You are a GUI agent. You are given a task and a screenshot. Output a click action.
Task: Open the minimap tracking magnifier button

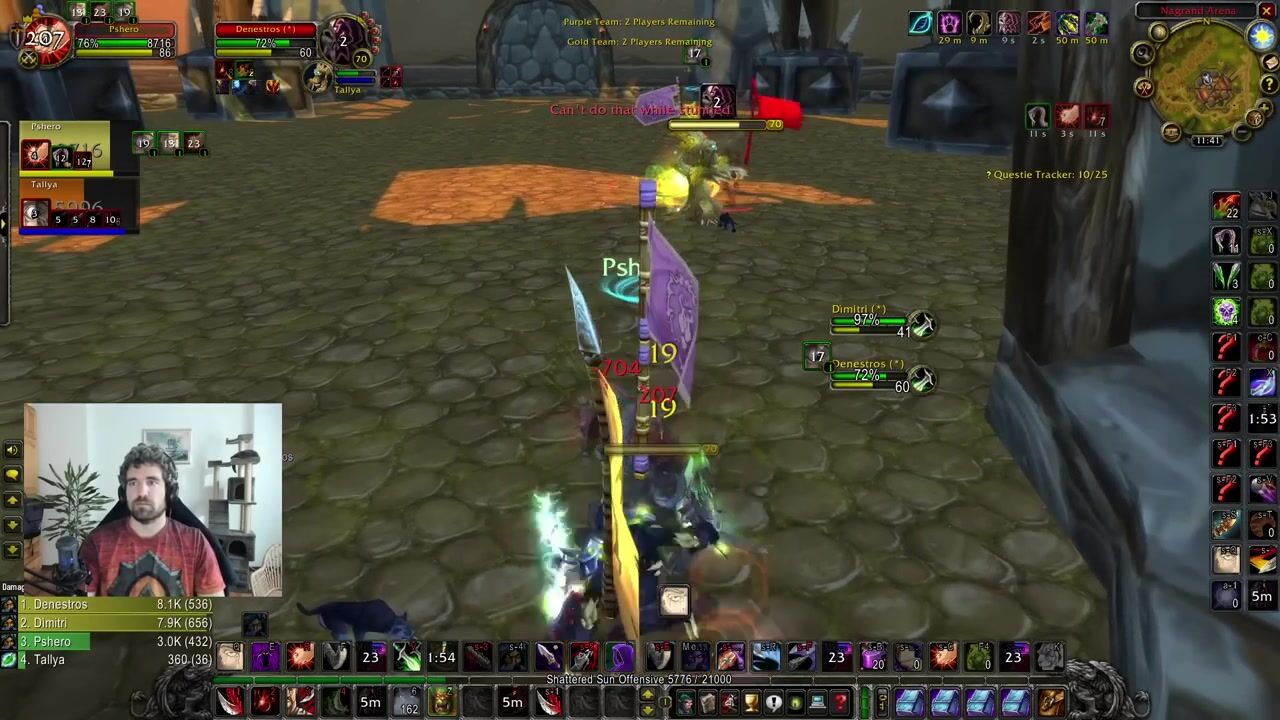1144,53
